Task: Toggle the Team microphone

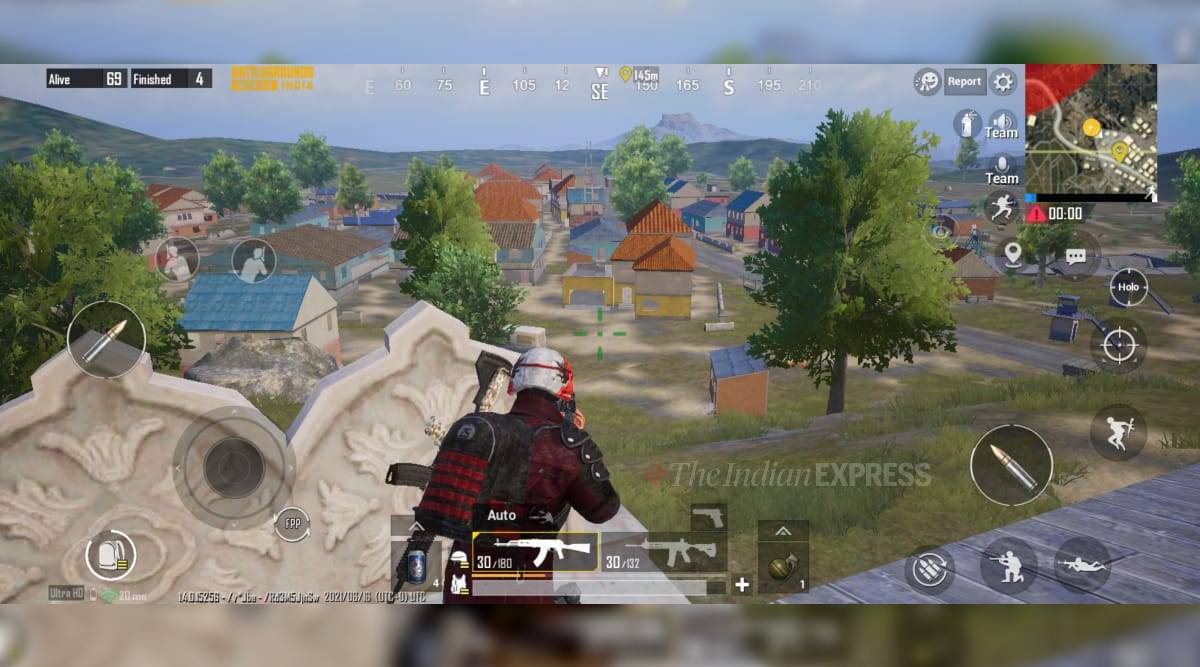Action: pos(1001,169)
